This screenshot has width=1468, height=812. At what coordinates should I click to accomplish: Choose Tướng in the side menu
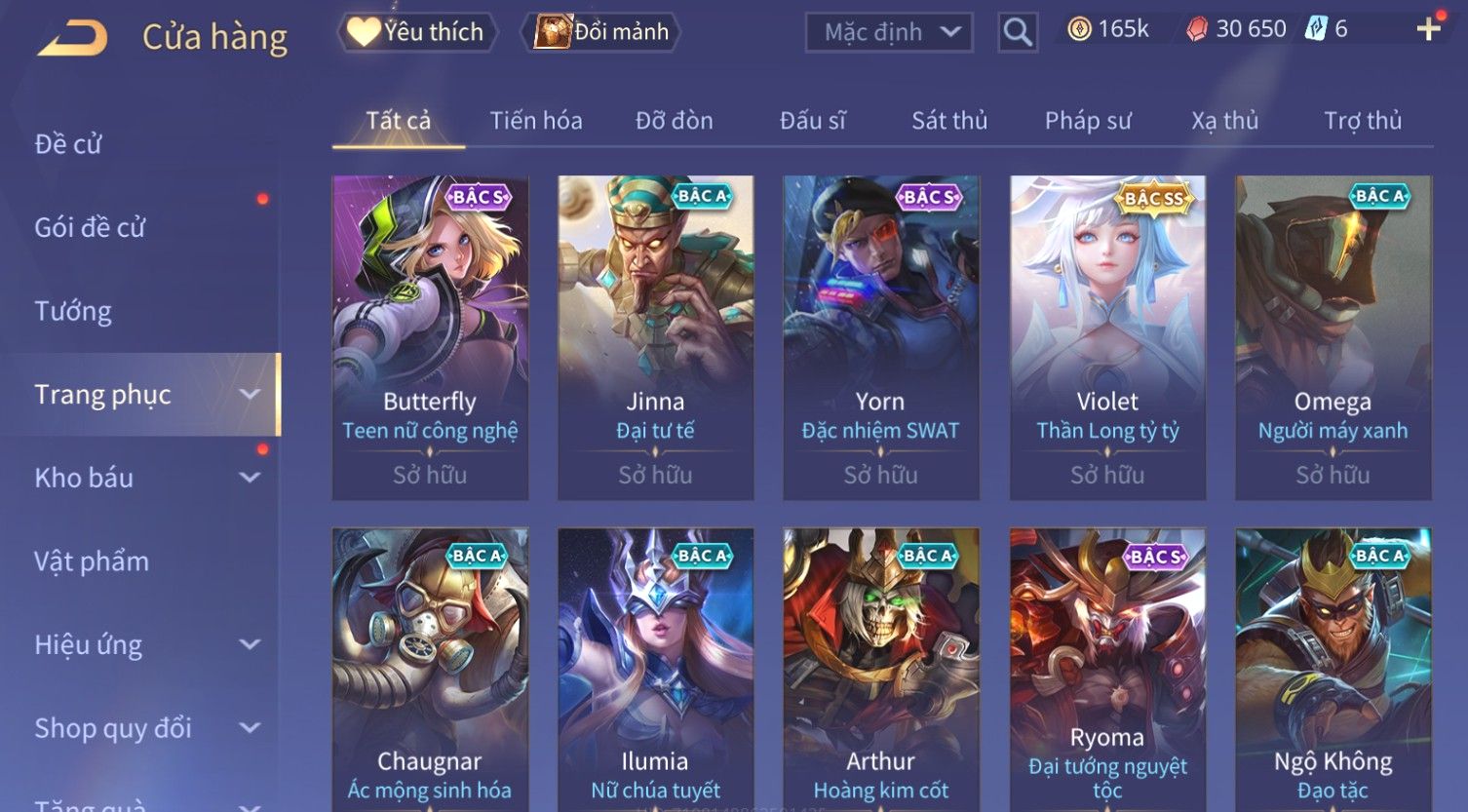click(73, 311)
